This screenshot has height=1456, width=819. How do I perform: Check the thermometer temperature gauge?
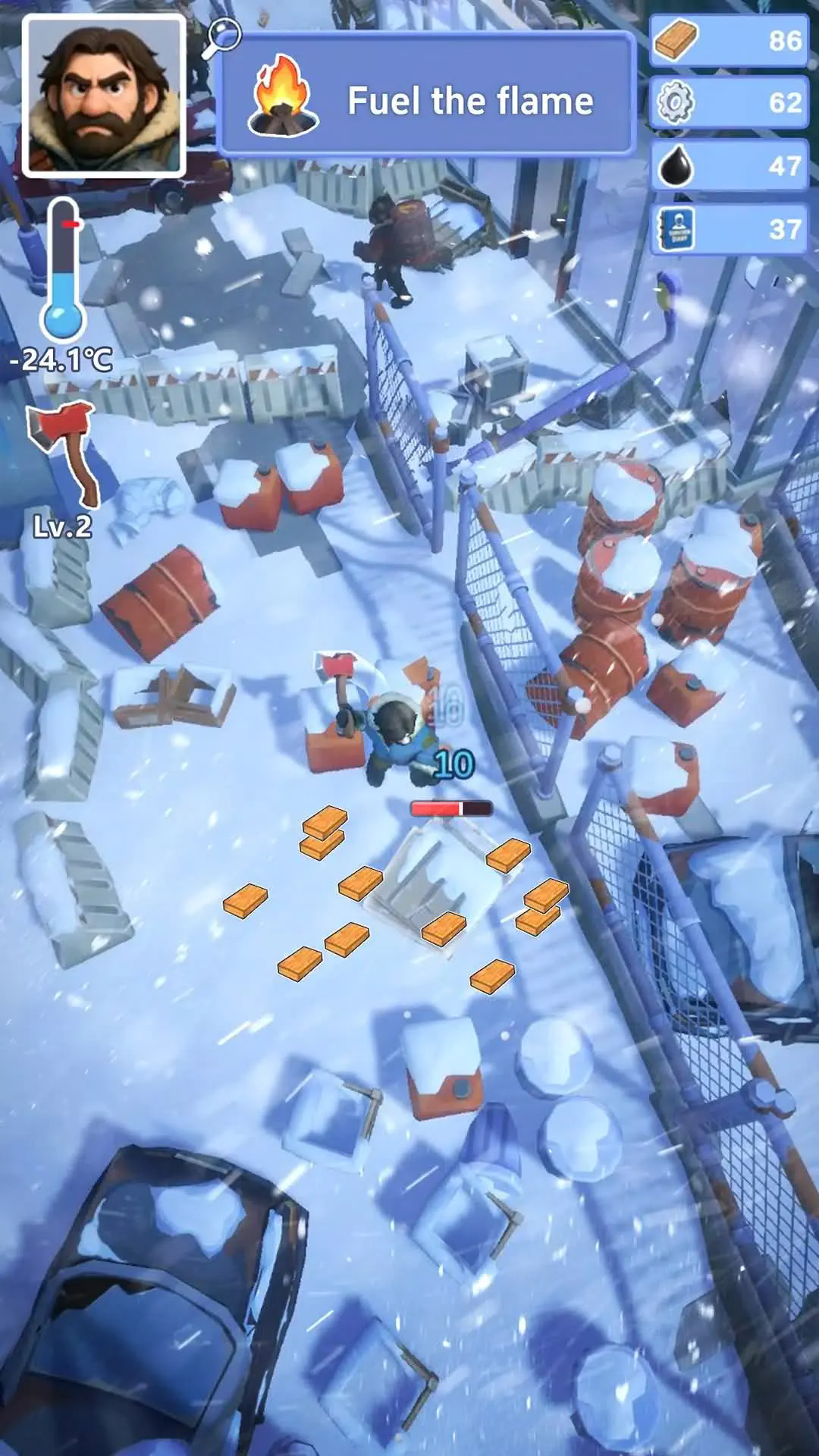(x=63, y=273)
